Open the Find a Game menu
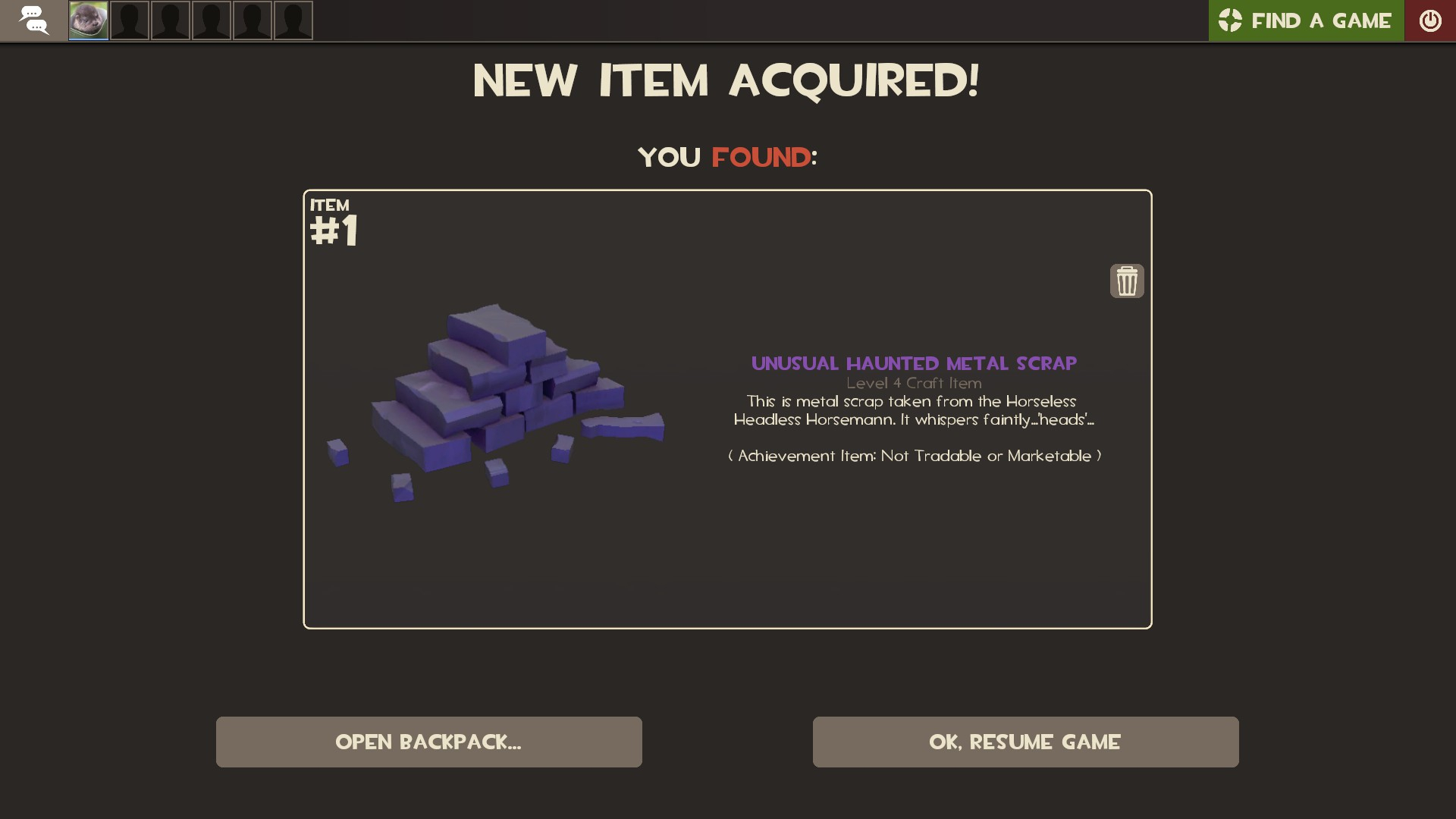 point(1306,20)
